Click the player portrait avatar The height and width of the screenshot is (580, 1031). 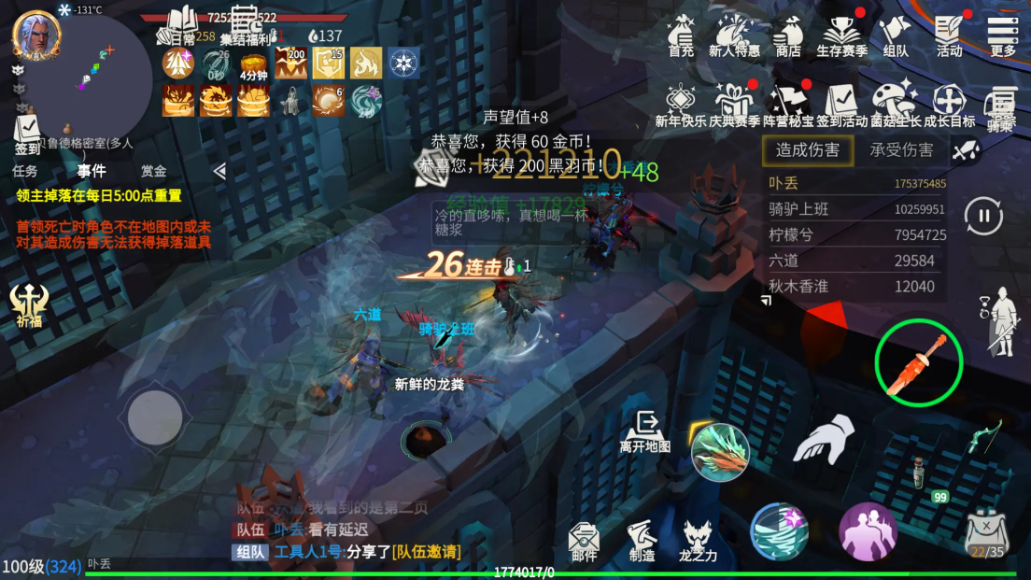point(35,35)
